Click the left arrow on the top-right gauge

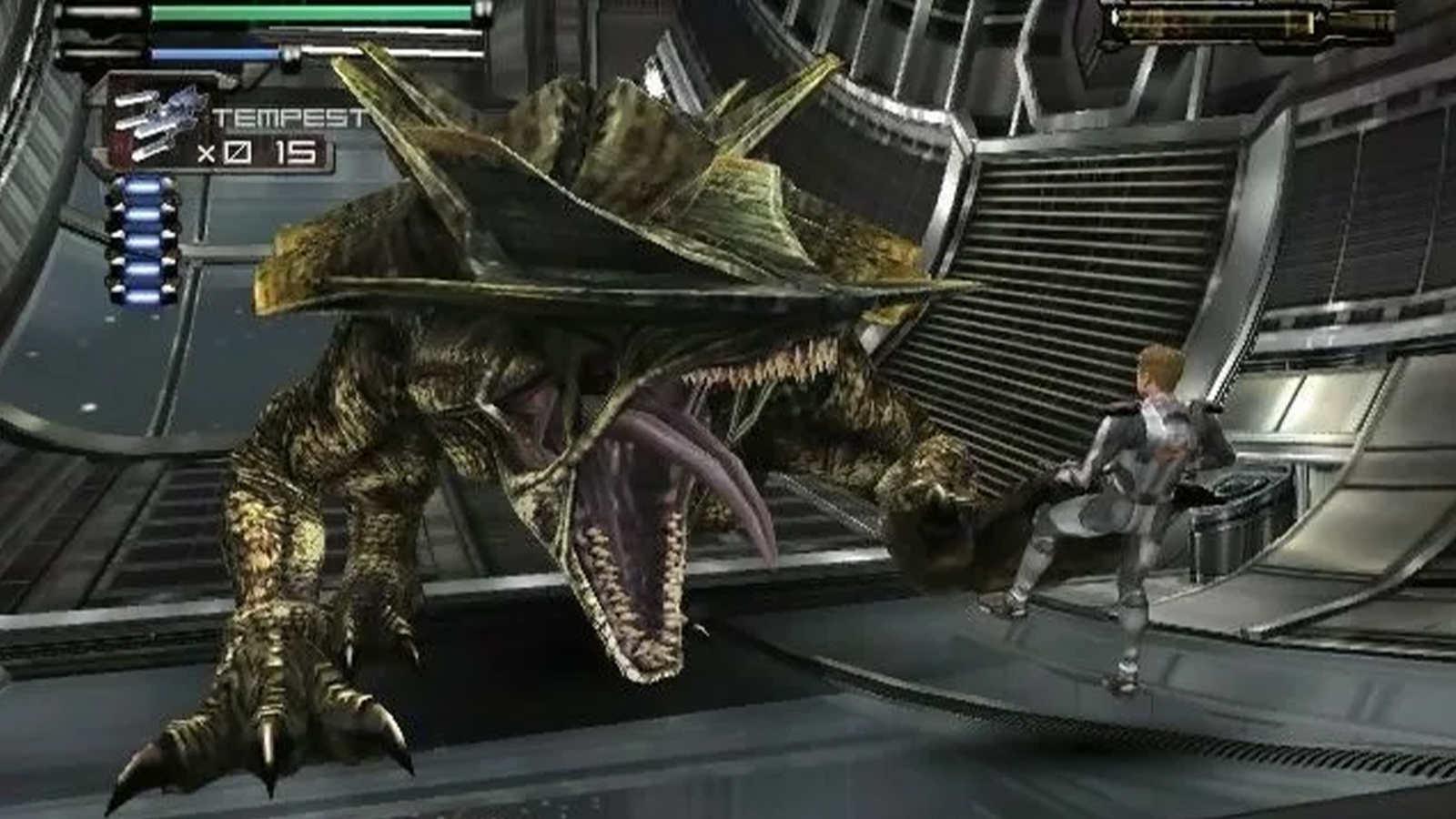tap(1114, 19)
